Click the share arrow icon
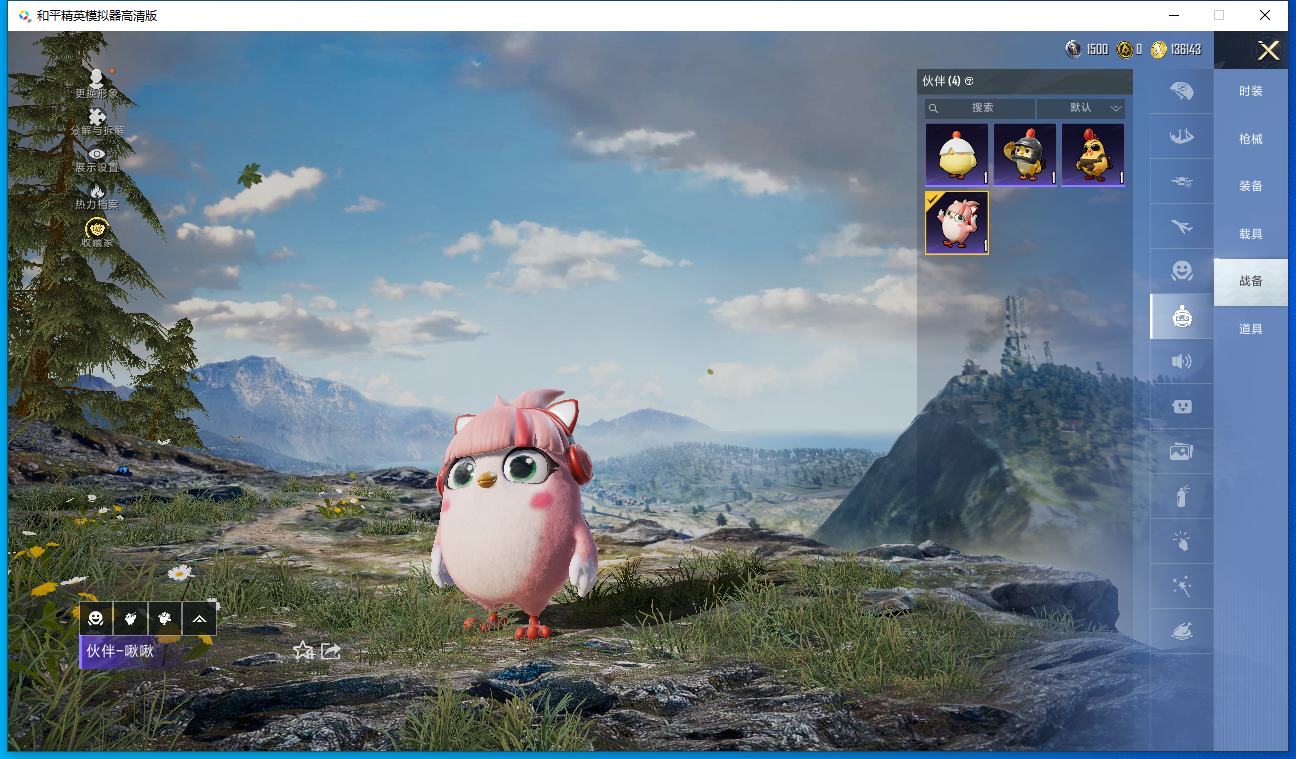This screenshot has width=1296, height=759. 331,651
